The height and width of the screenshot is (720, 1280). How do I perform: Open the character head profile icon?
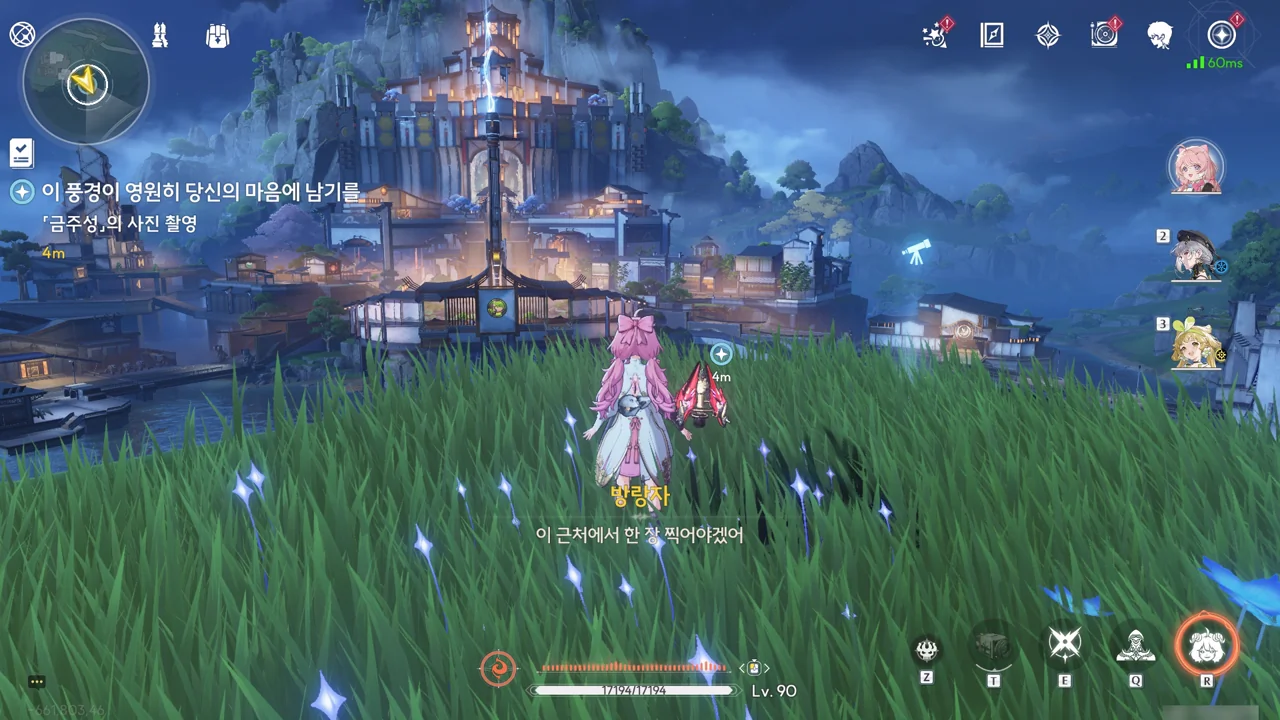click(x=1160, y=36)
